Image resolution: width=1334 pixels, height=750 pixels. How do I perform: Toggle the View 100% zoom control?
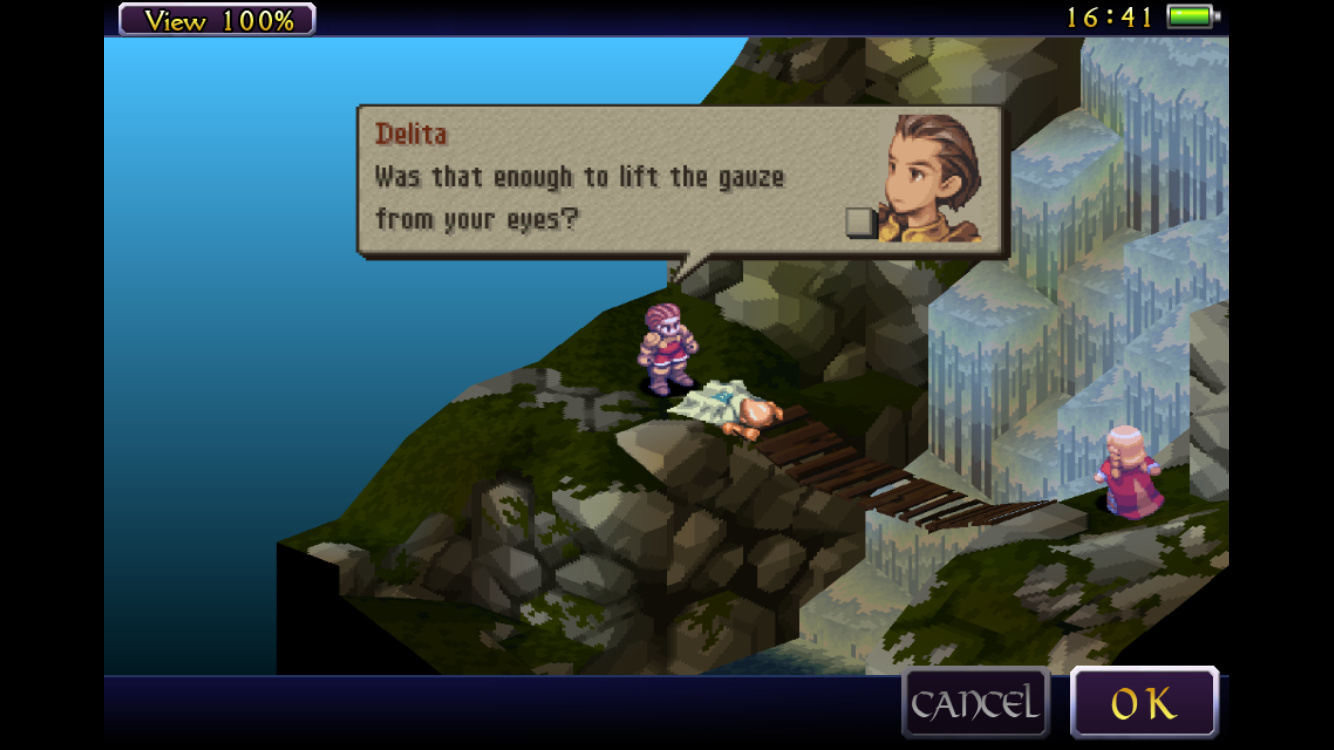pos(217,19)
